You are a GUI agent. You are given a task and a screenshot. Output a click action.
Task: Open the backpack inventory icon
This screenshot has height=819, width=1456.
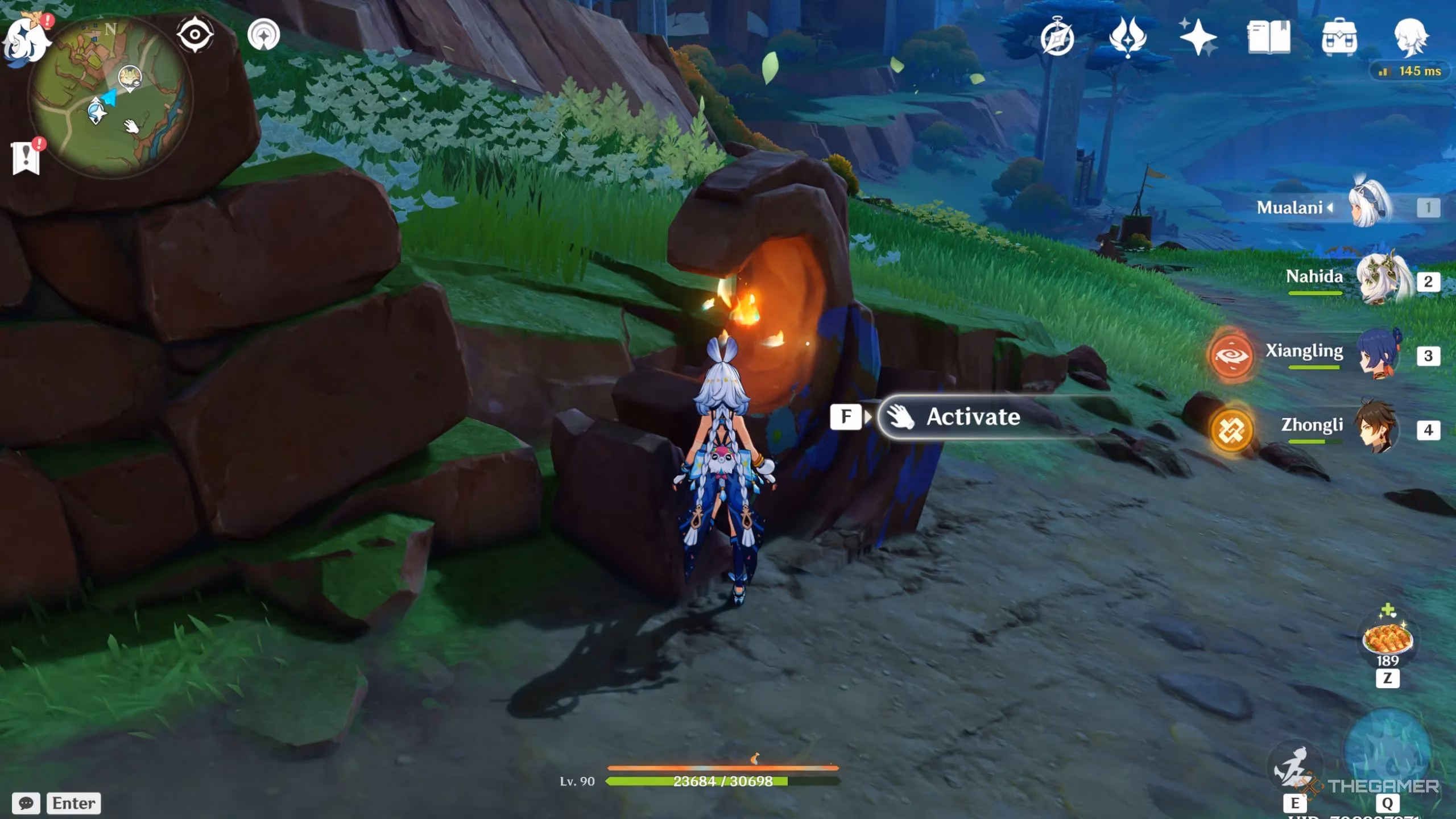tap(1339, 38)
